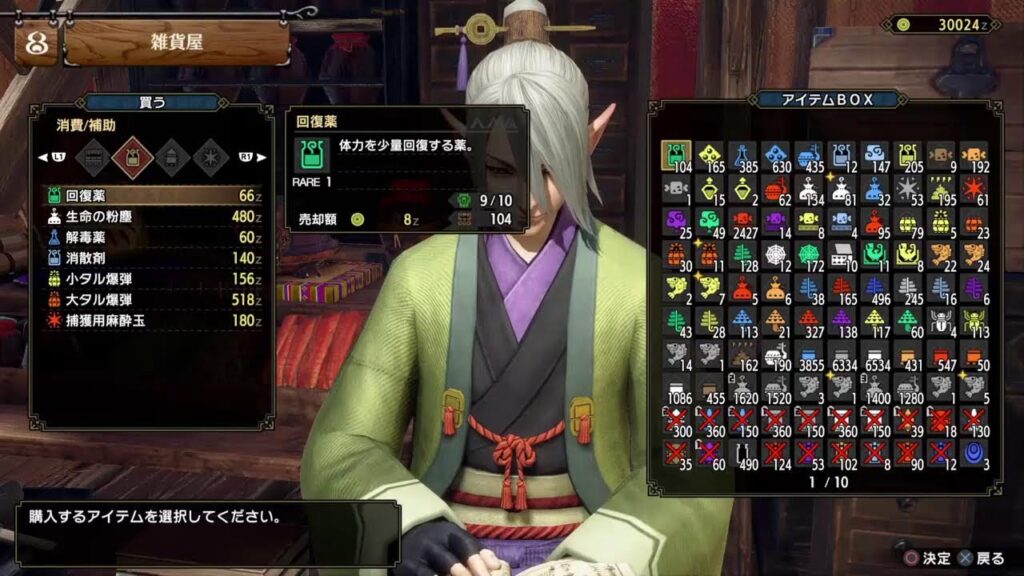
Task: Switch to the first diamond category tab
Action: (94, 156)
